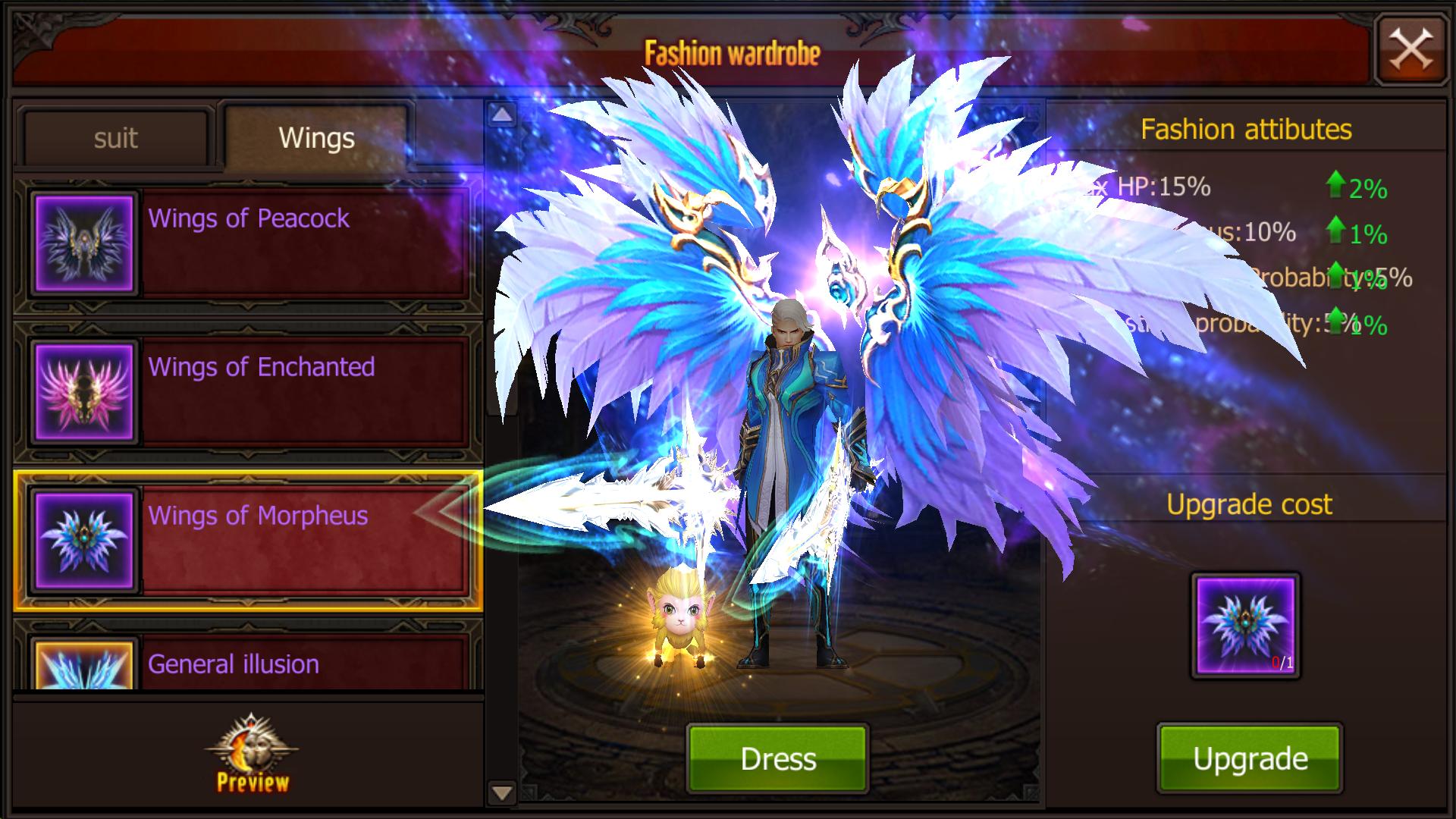Switch to the suit tab
The image size is (1456, 819).
115,138
